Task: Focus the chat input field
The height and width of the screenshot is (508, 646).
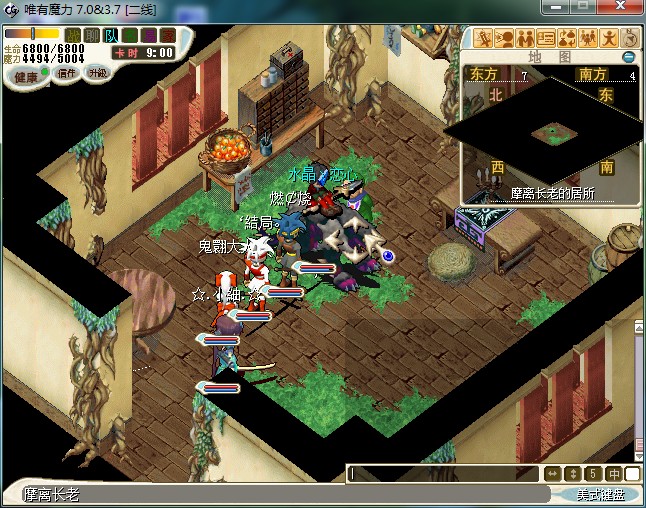Action: pyautogui.click(x=442, y=473)
